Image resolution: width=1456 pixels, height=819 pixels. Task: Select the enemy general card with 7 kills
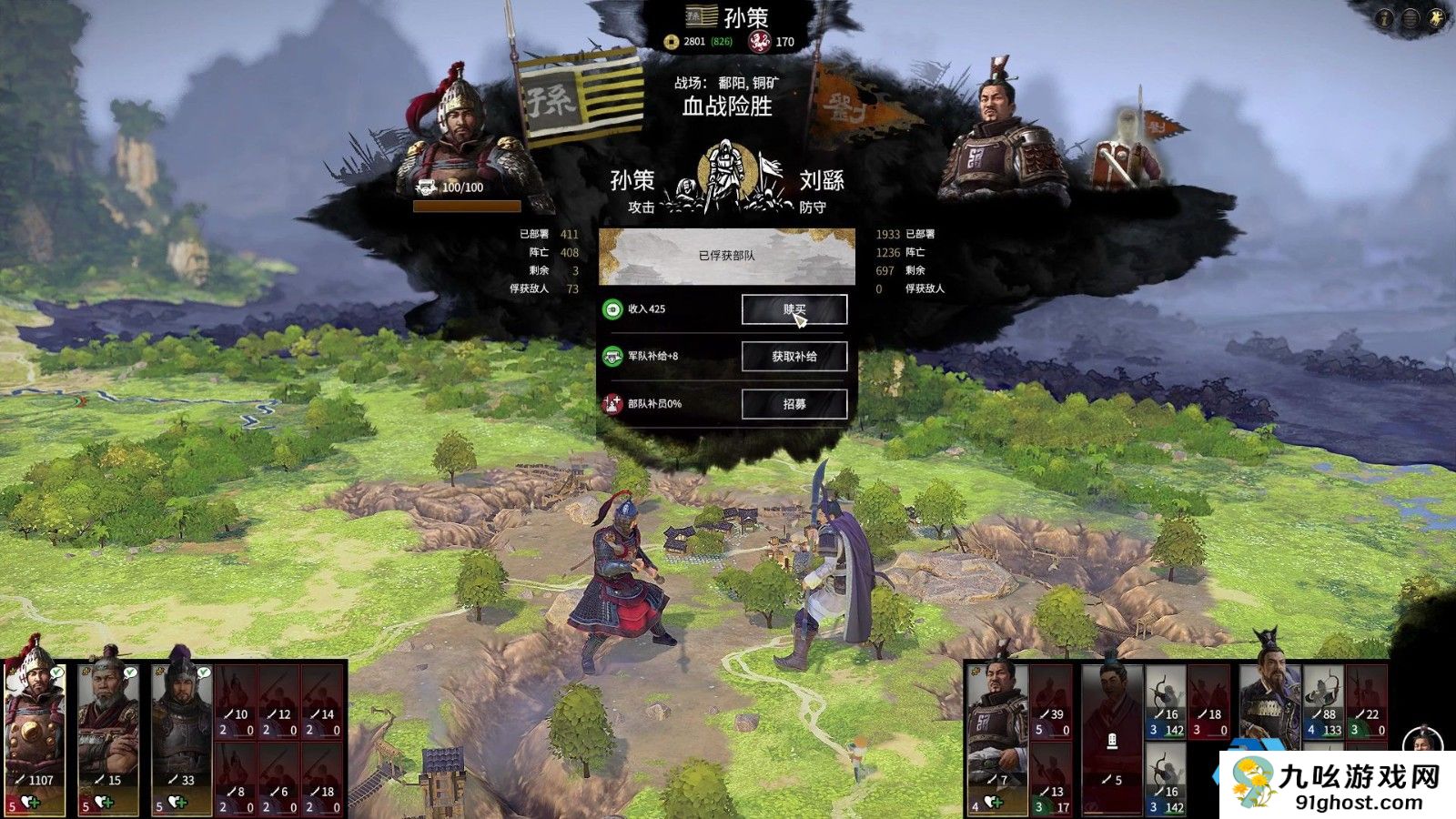997,737
